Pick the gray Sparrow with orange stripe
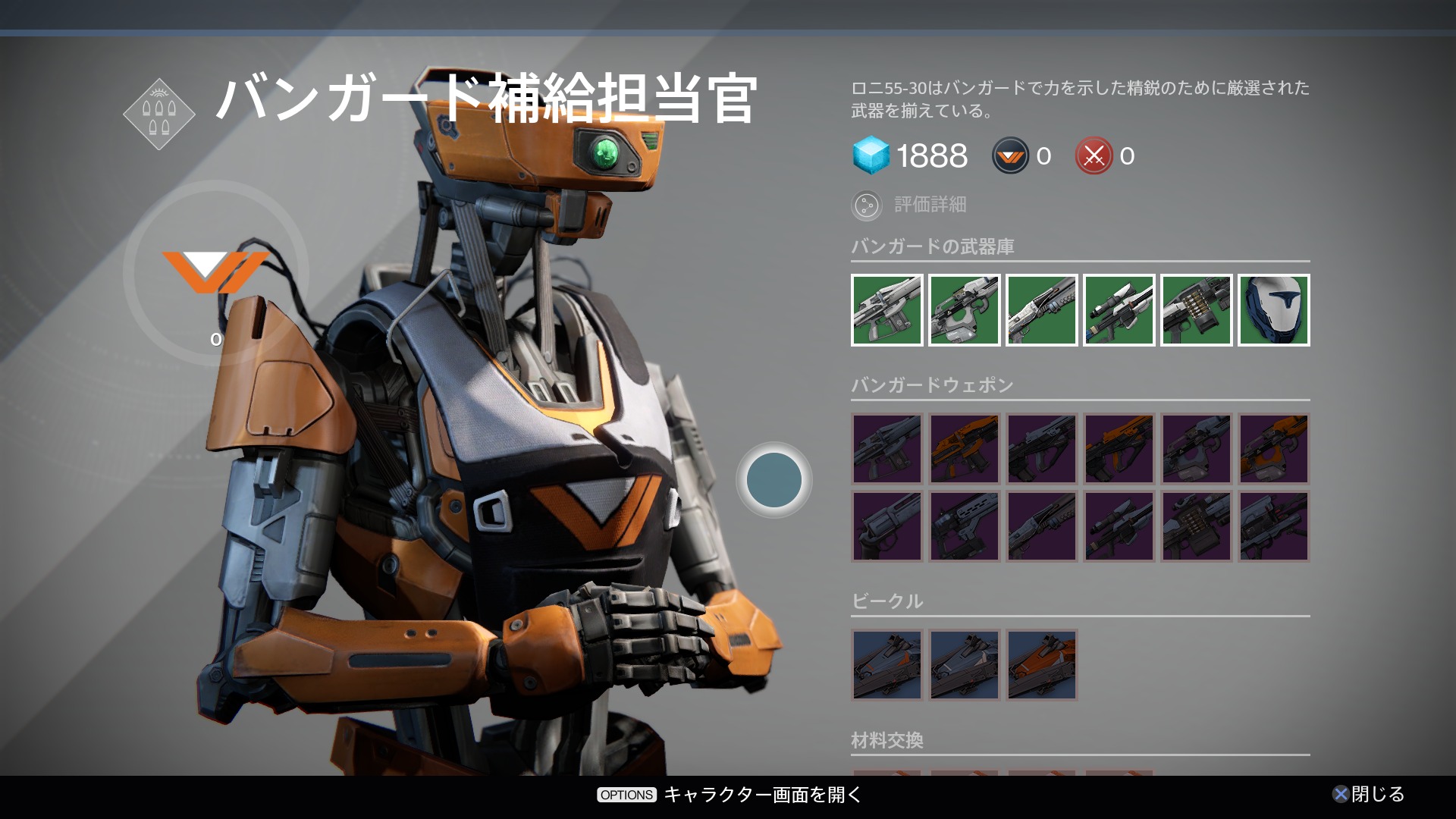The image size is (1456, 819). [887, 665]
